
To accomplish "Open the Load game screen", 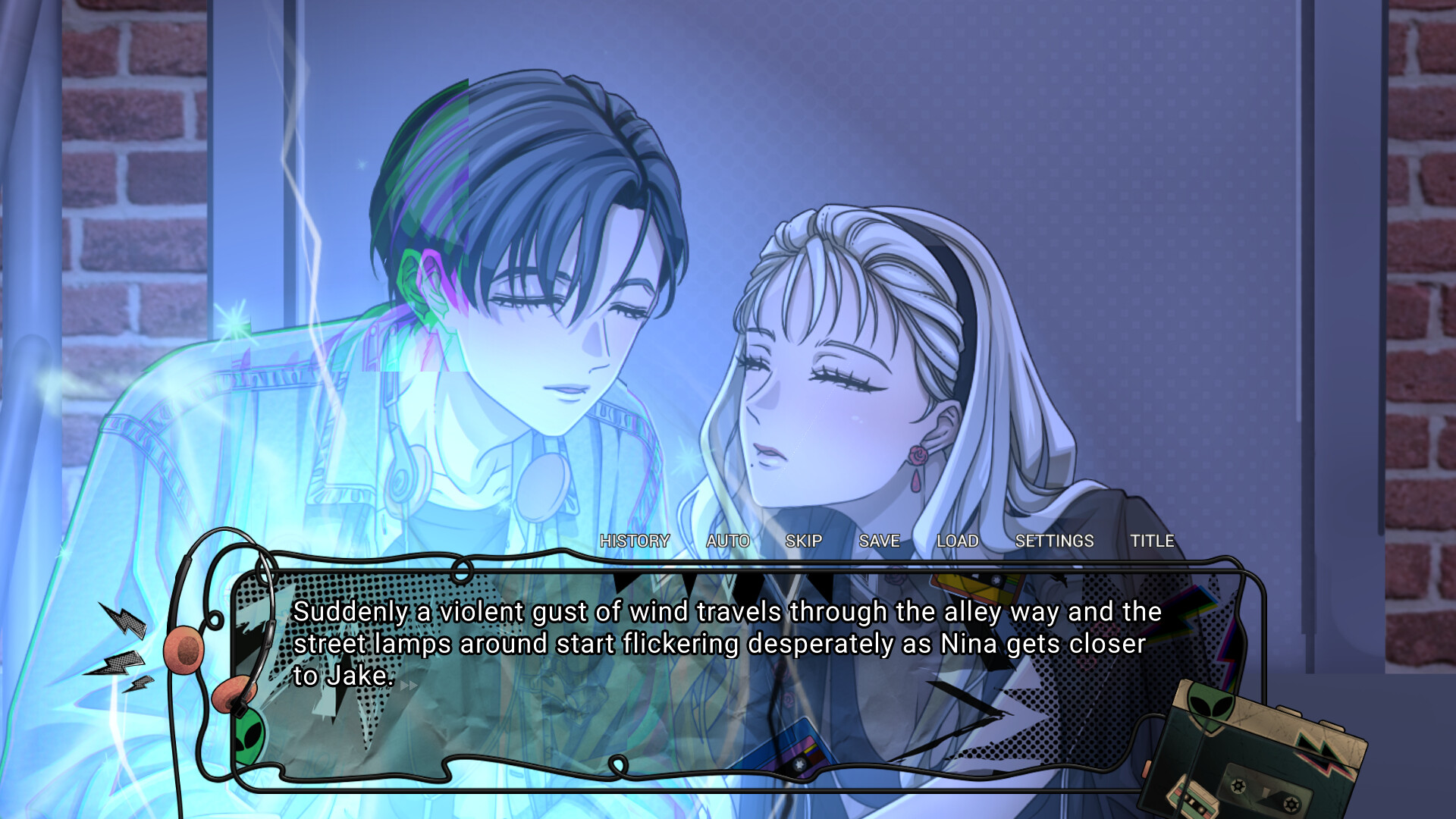I will click(959, 541).
